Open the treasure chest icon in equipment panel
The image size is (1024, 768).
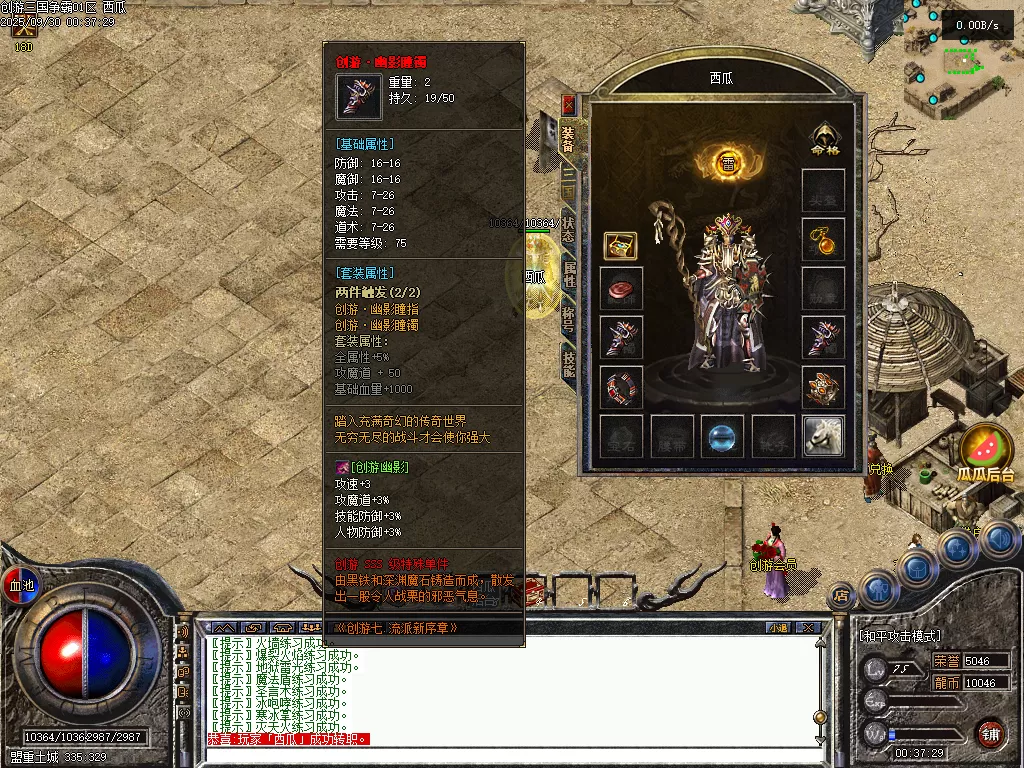[x=620, y=246]
